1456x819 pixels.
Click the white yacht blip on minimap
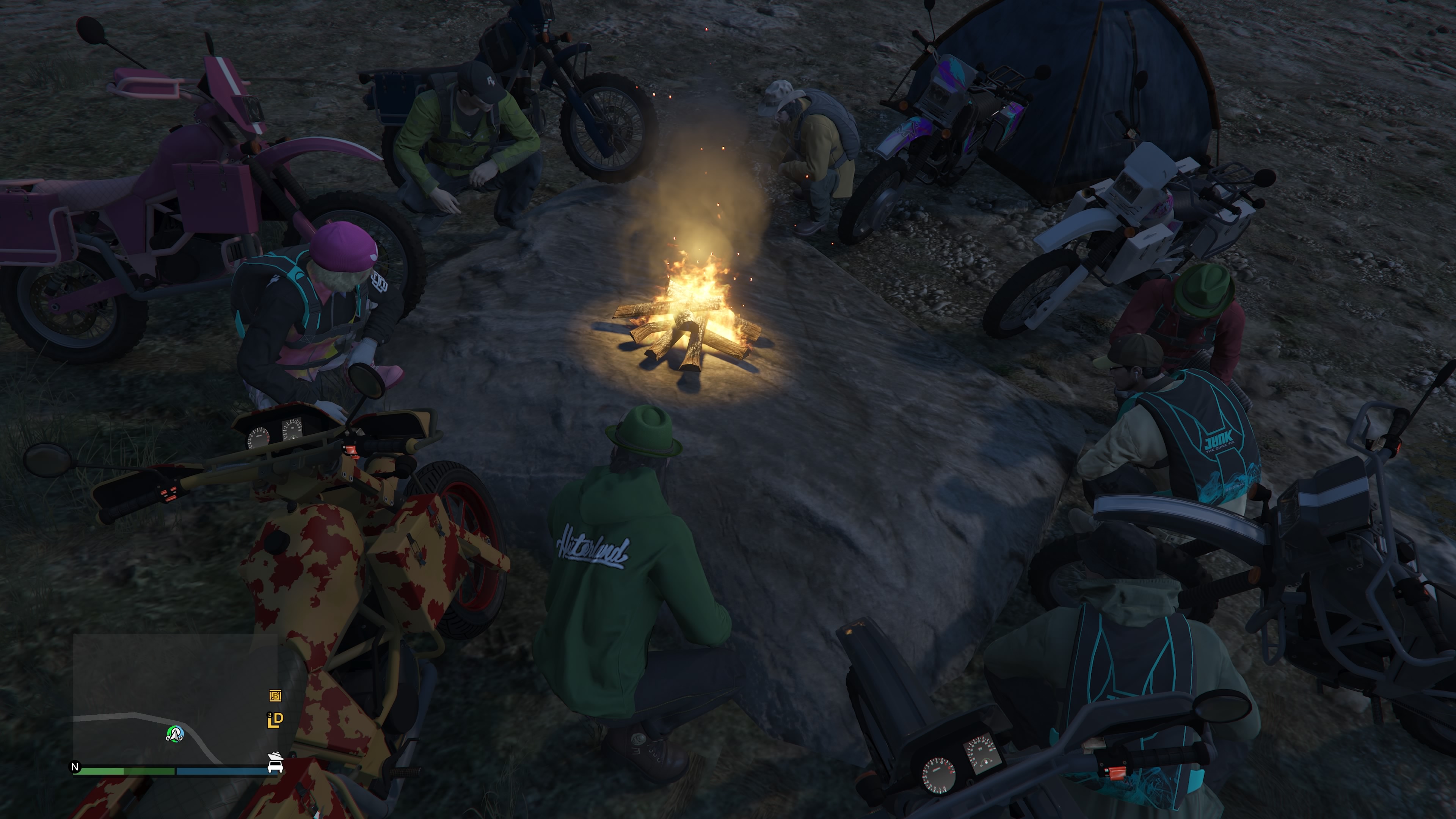point(275,756)
